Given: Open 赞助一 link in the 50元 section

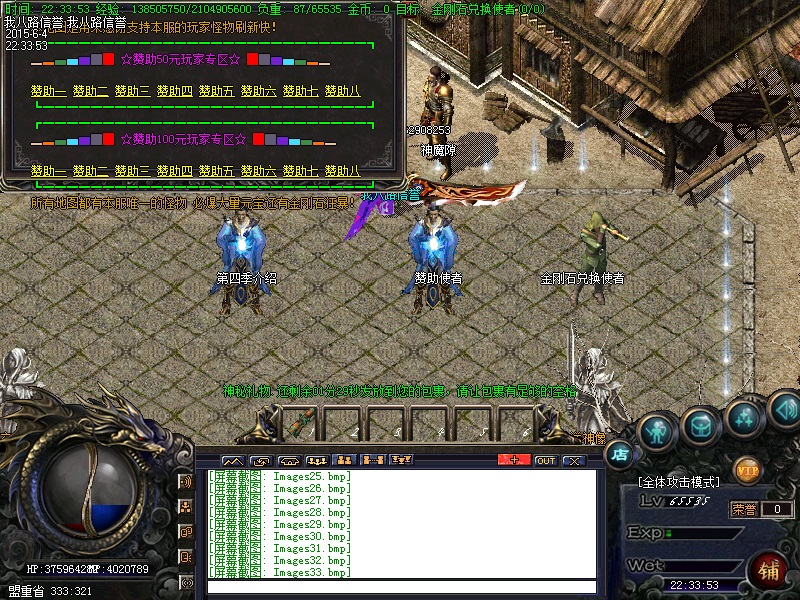Looking at the screenshot, I should tap(48, 91).
